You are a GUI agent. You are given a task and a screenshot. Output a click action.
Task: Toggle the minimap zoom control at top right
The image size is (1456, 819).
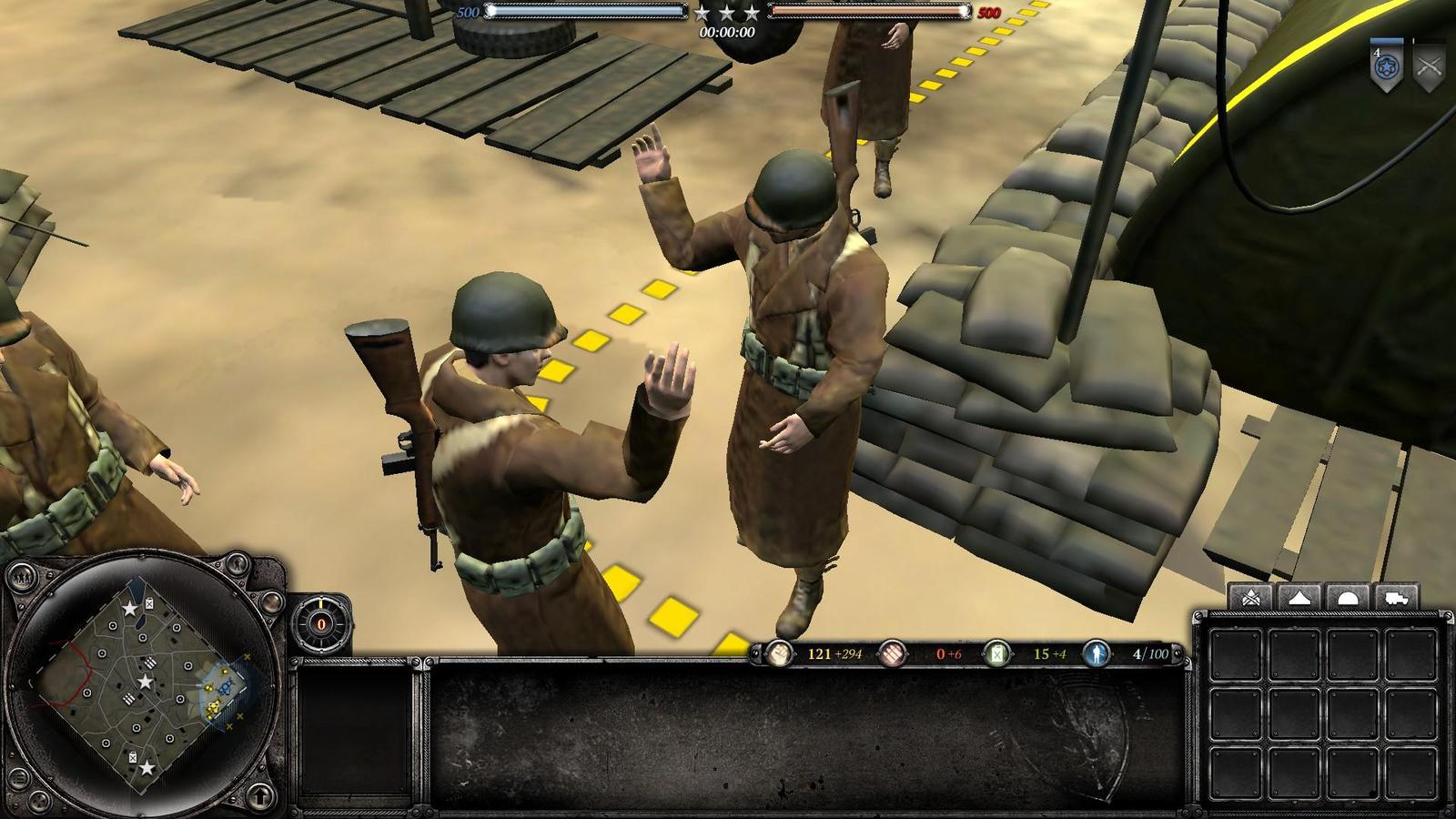238,563
